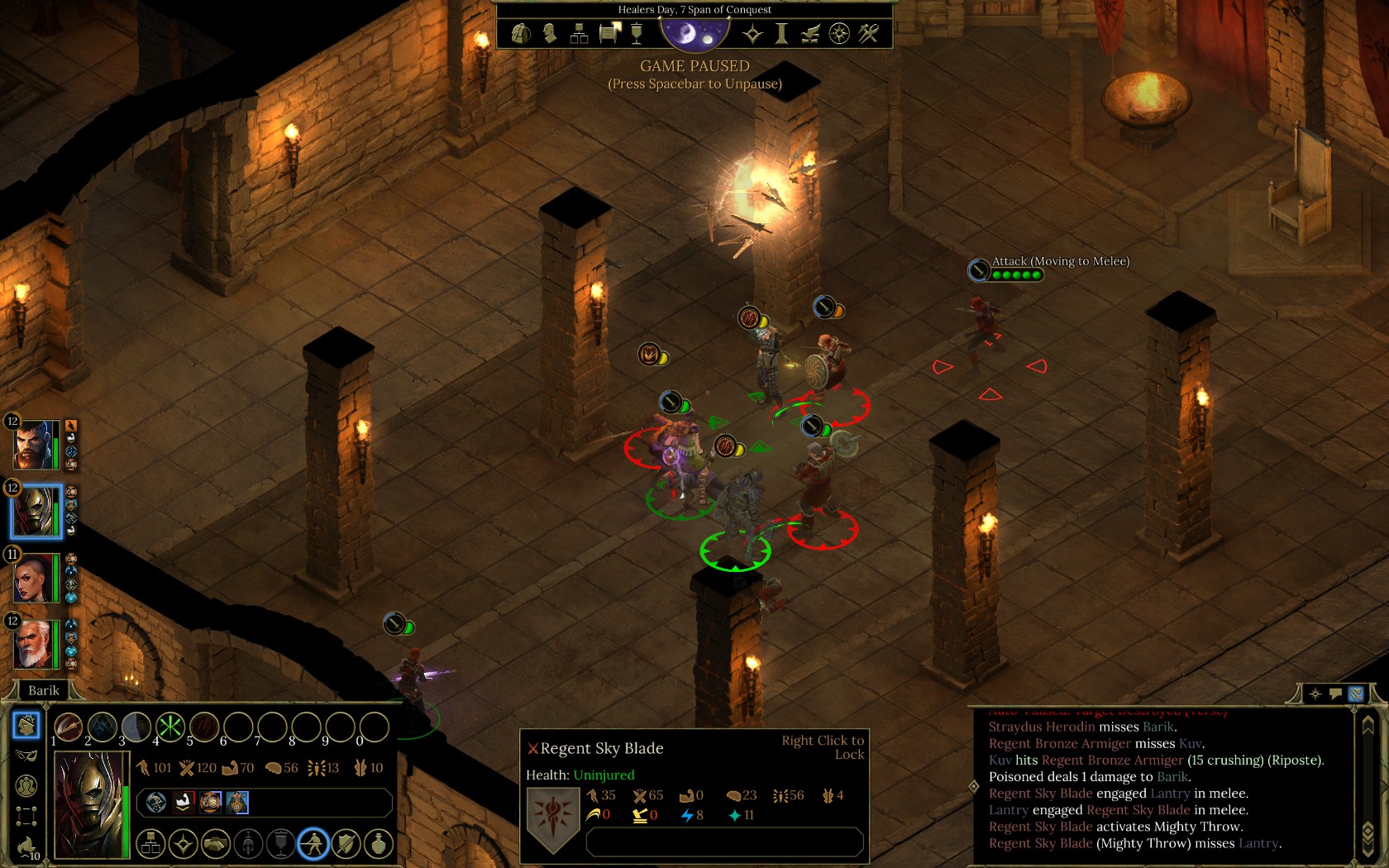Select the white-bearded old man portrait

coord(35,644)
